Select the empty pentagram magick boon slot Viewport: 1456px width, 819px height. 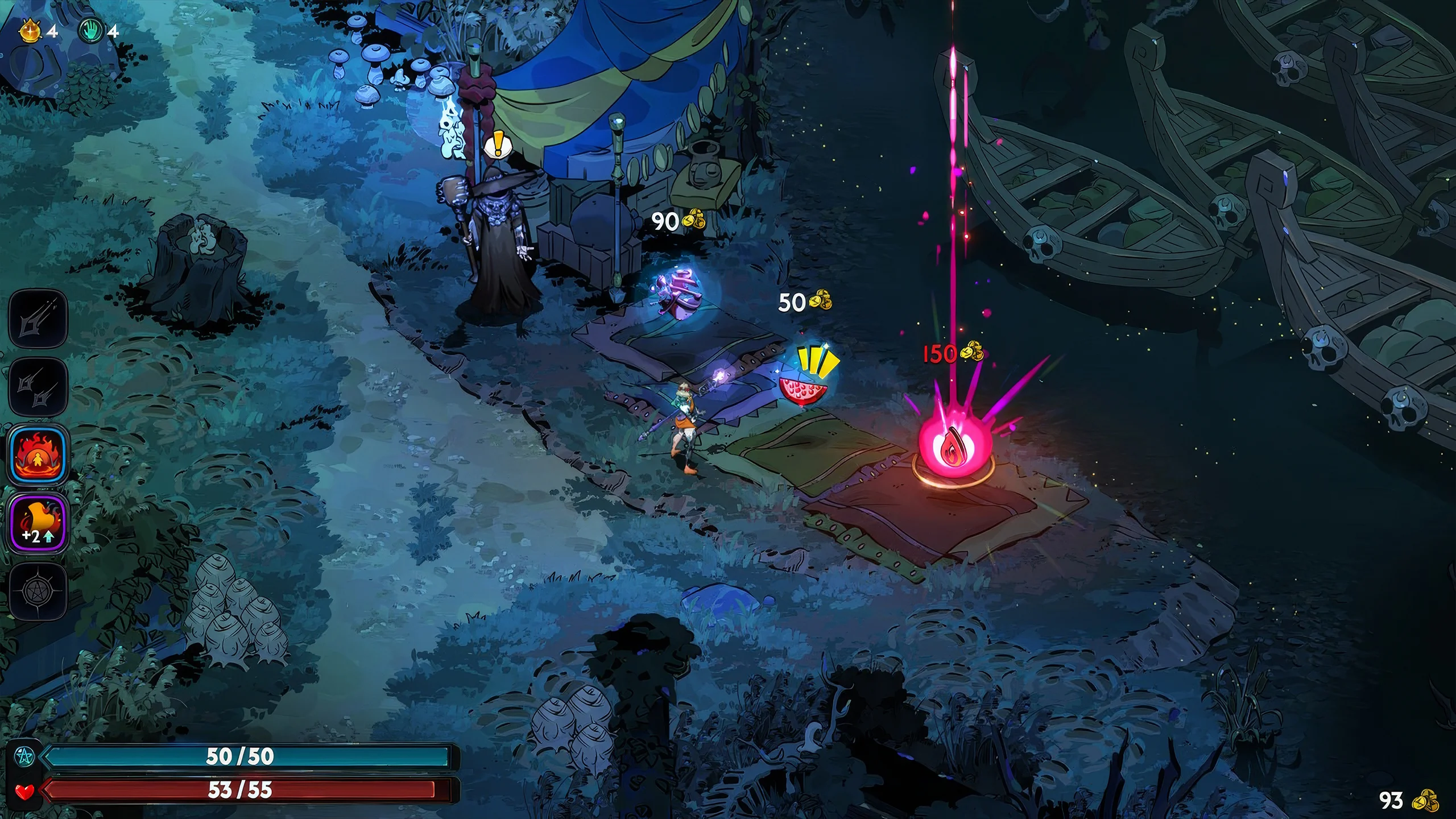pos(38,591)
